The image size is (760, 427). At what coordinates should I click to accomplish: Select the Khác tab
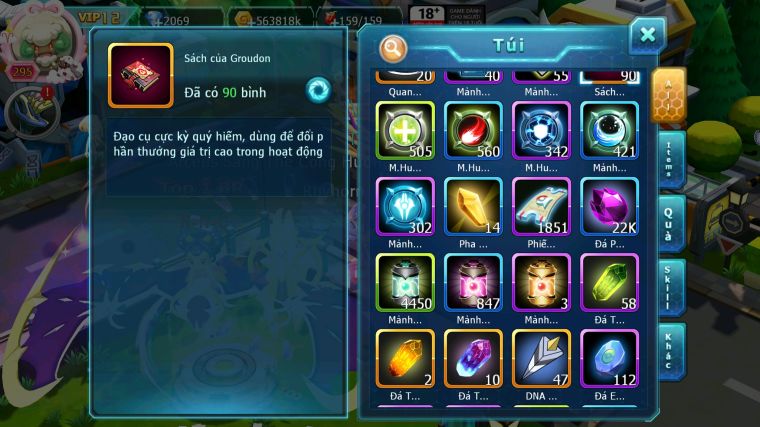tap(670, 349)
